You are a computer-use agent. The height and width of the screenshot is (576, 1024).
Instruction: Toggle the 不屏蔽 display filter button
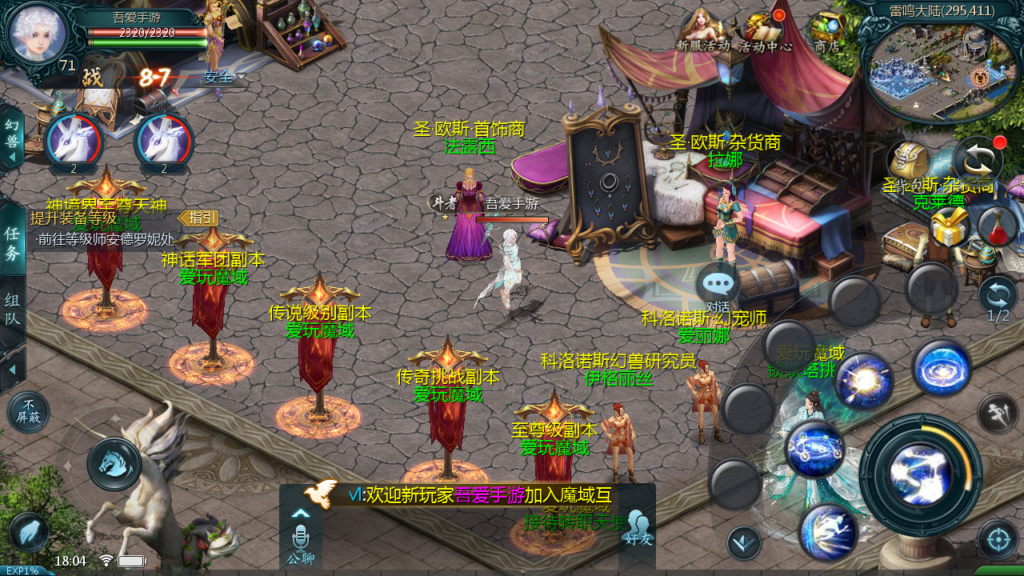pyautogui.click(x=28, y=410)
